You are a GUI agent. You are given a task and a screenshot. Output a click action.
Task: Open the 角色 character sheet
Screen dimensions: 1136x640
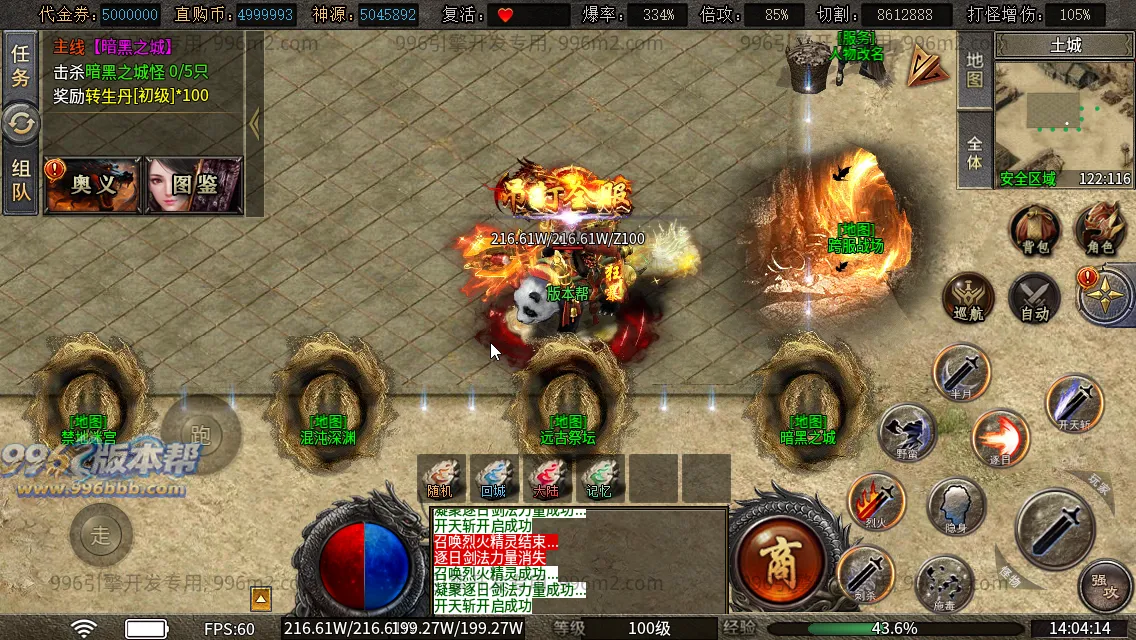click(x=1099, y=230)
